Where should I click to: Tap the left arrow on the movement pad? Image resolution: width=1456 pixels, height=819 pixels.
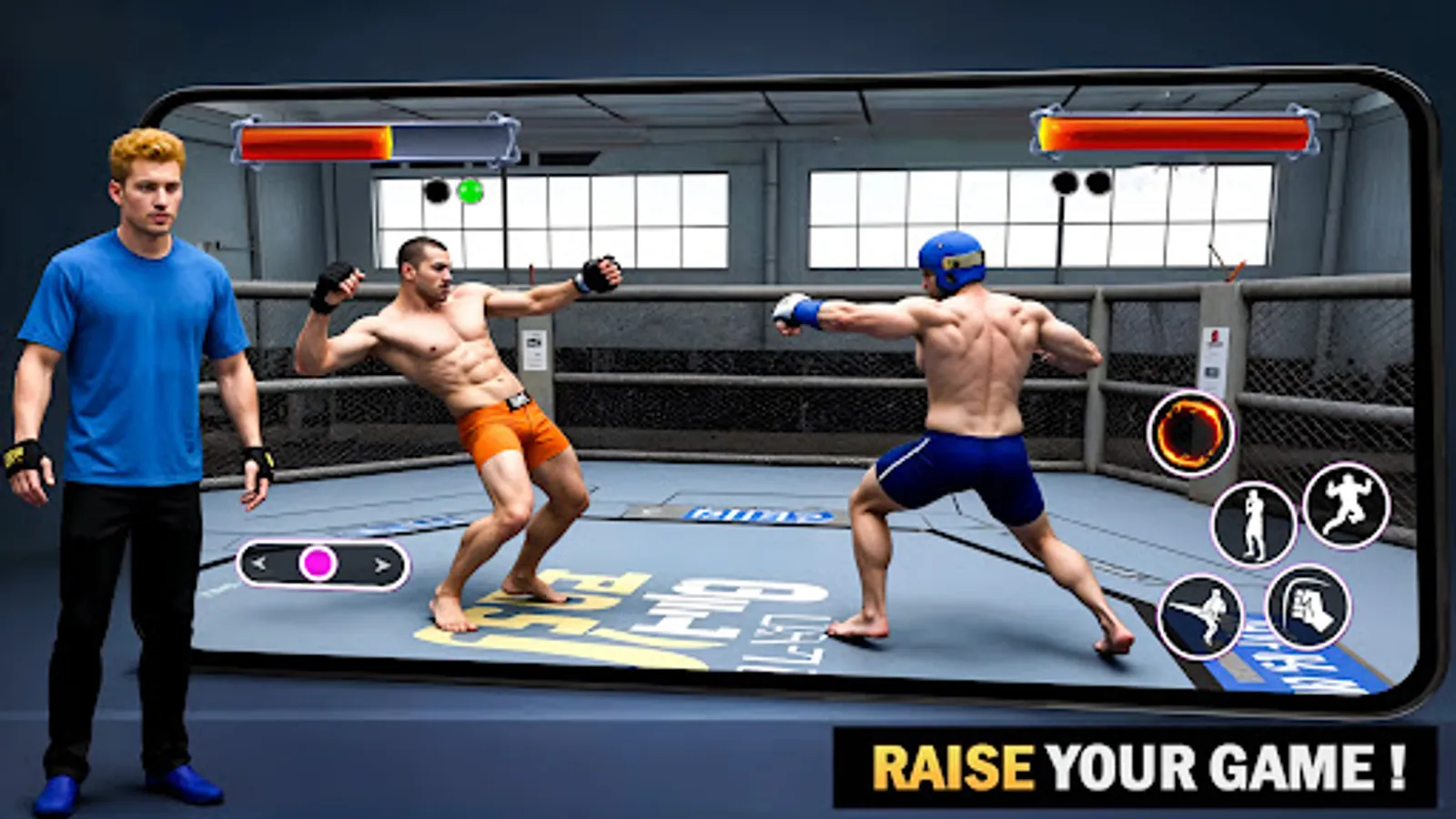click(x=258, y=564)
